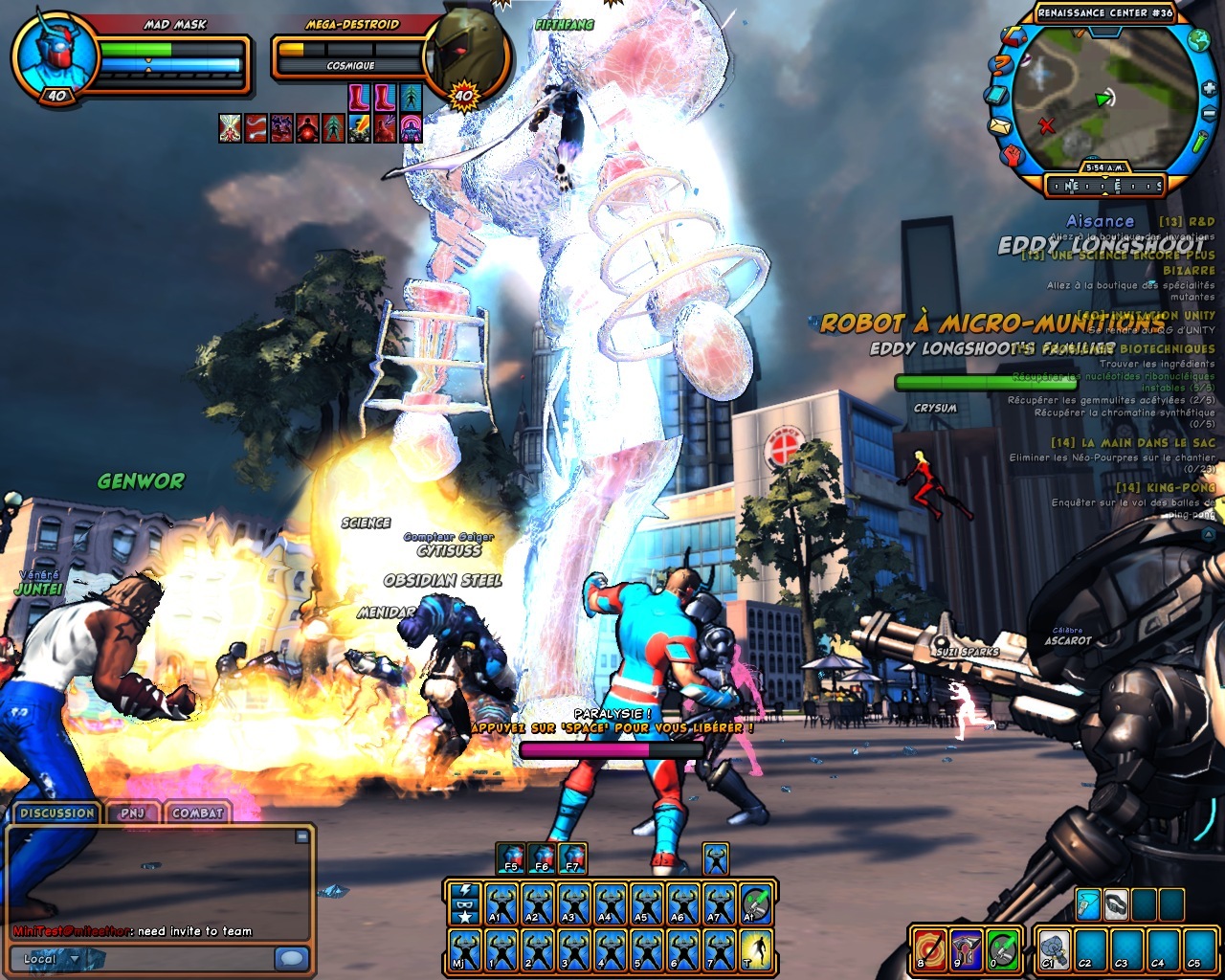
Task: Select Mad Mask player portrait
Action: tap(54, 55)
